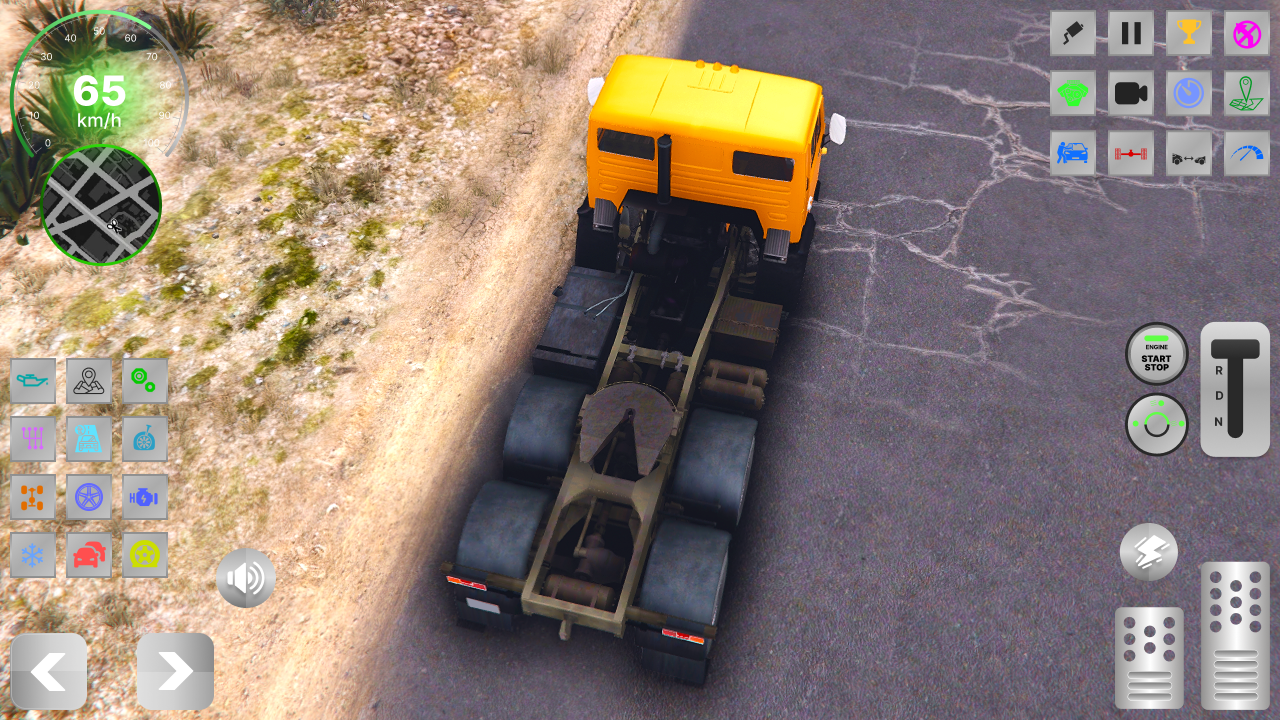Toggle the magenta disable crash icon
This screenshot has width=1280, height=720.
(1247, 33)
